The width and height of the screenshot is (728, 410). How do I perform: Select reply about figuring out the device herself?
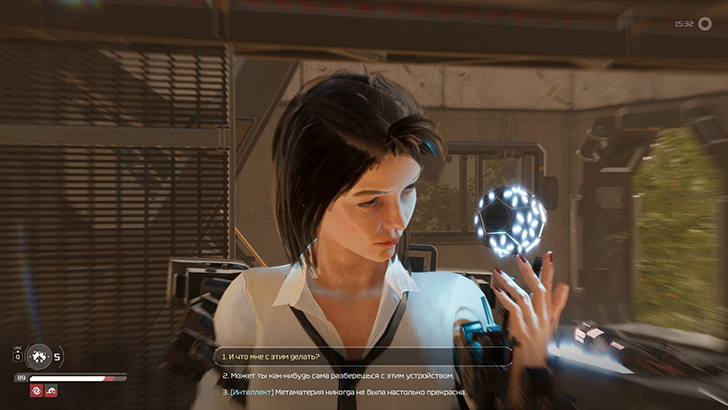click(340, 375)
